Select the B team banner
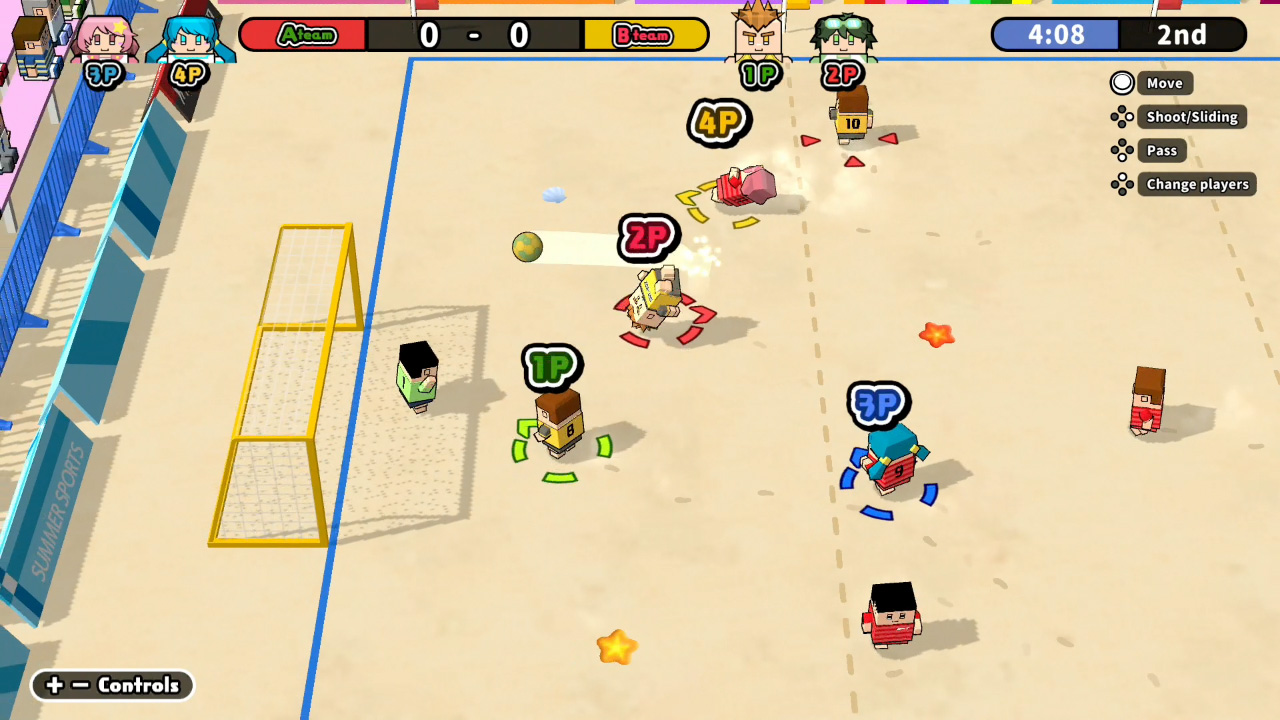Viewport: 1280px width, 720px height. point(645,33)
